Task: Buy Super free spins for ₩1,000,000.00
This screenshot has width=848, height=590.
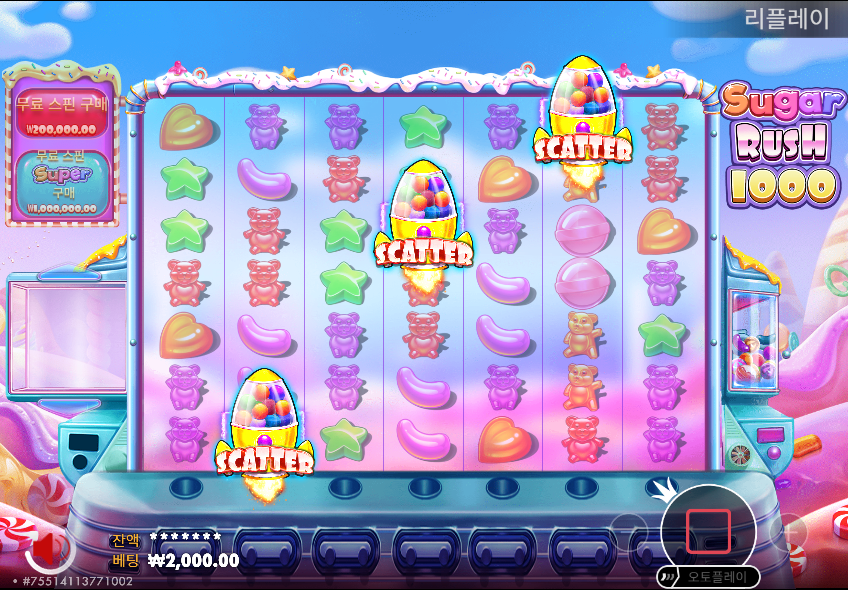Action: [61, 181]
